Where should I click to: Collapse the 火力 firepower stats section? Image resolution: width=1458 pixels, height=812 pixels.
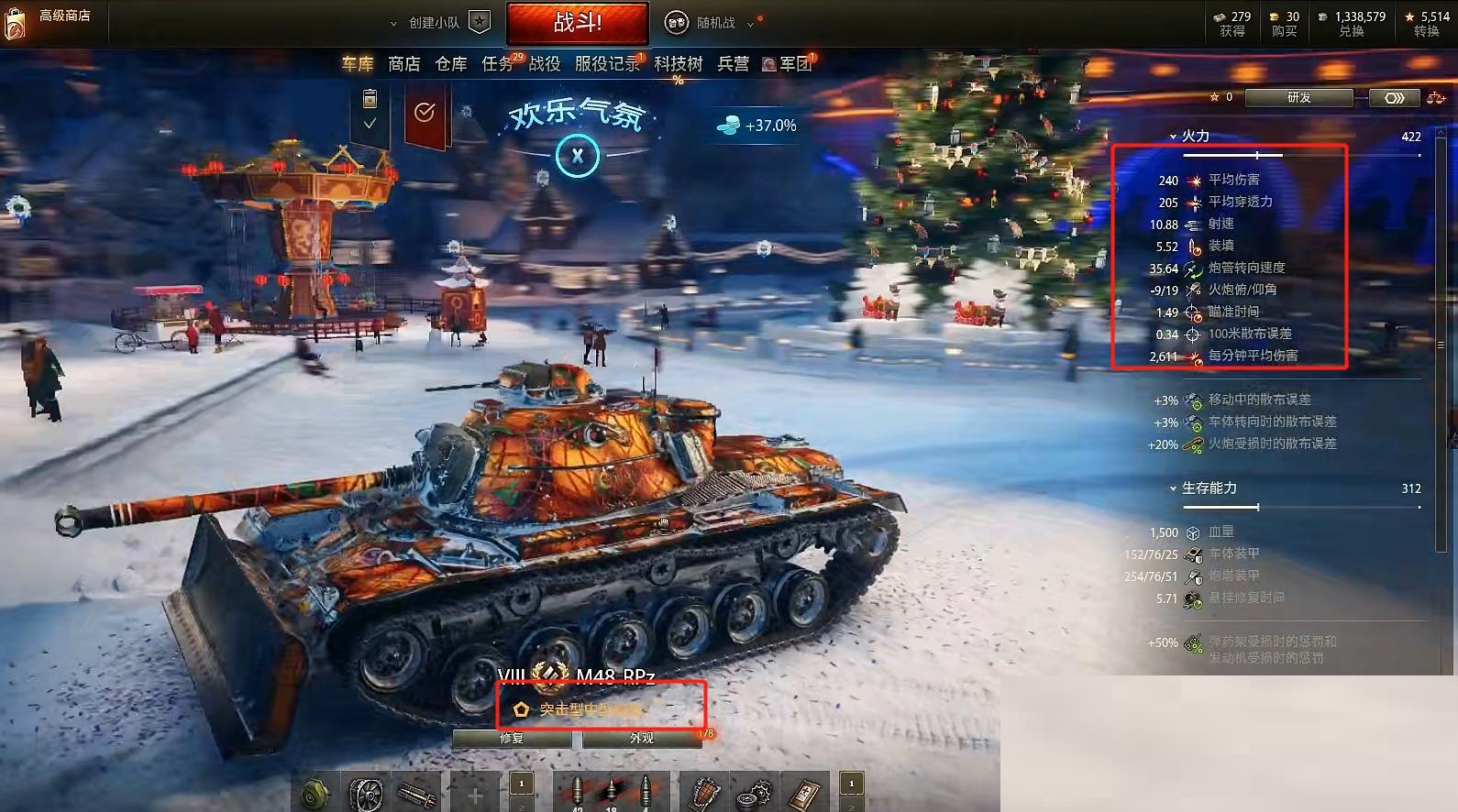coord(1172,135)
